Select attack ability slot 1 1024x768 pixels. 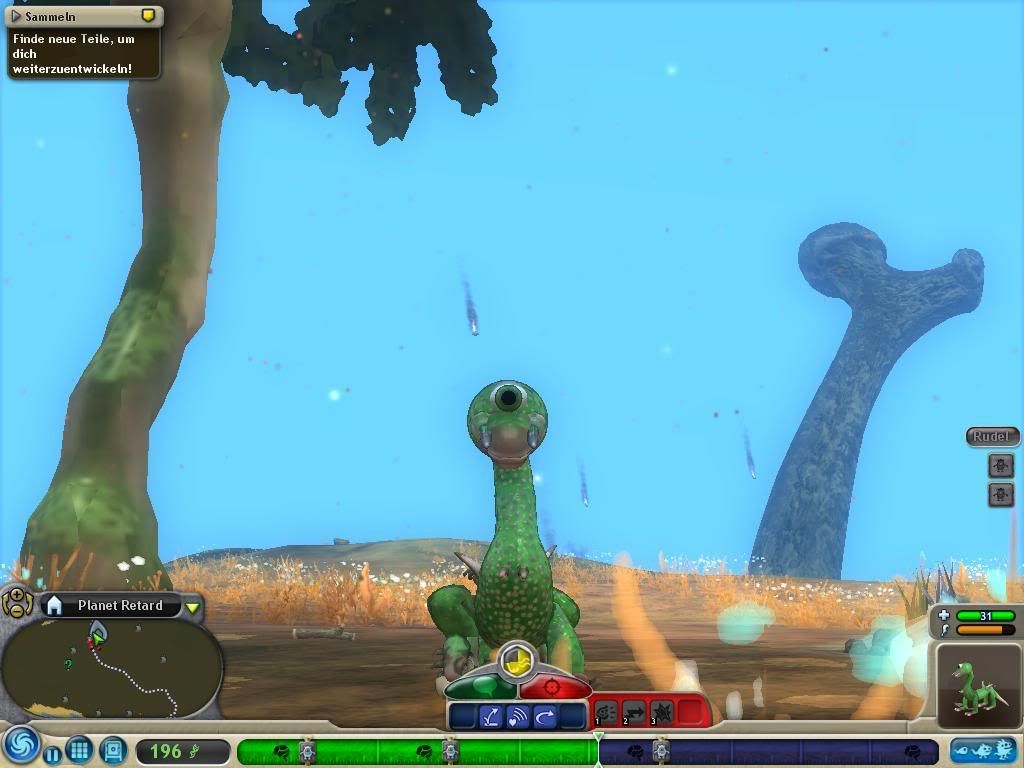pos(606,712)
